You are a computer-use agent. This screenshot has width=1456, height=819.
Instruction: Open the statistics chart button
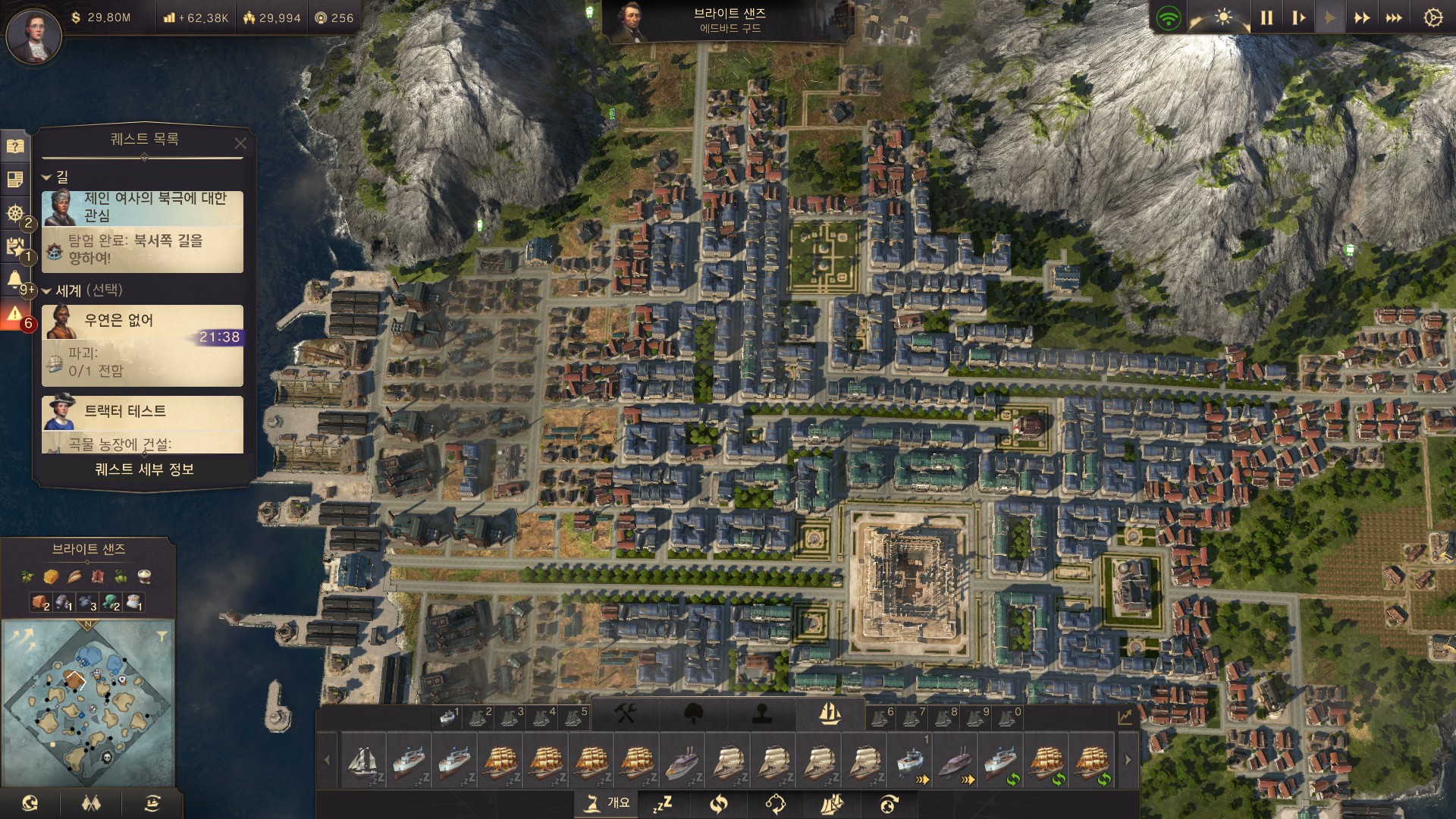[x=1125, y=717]
